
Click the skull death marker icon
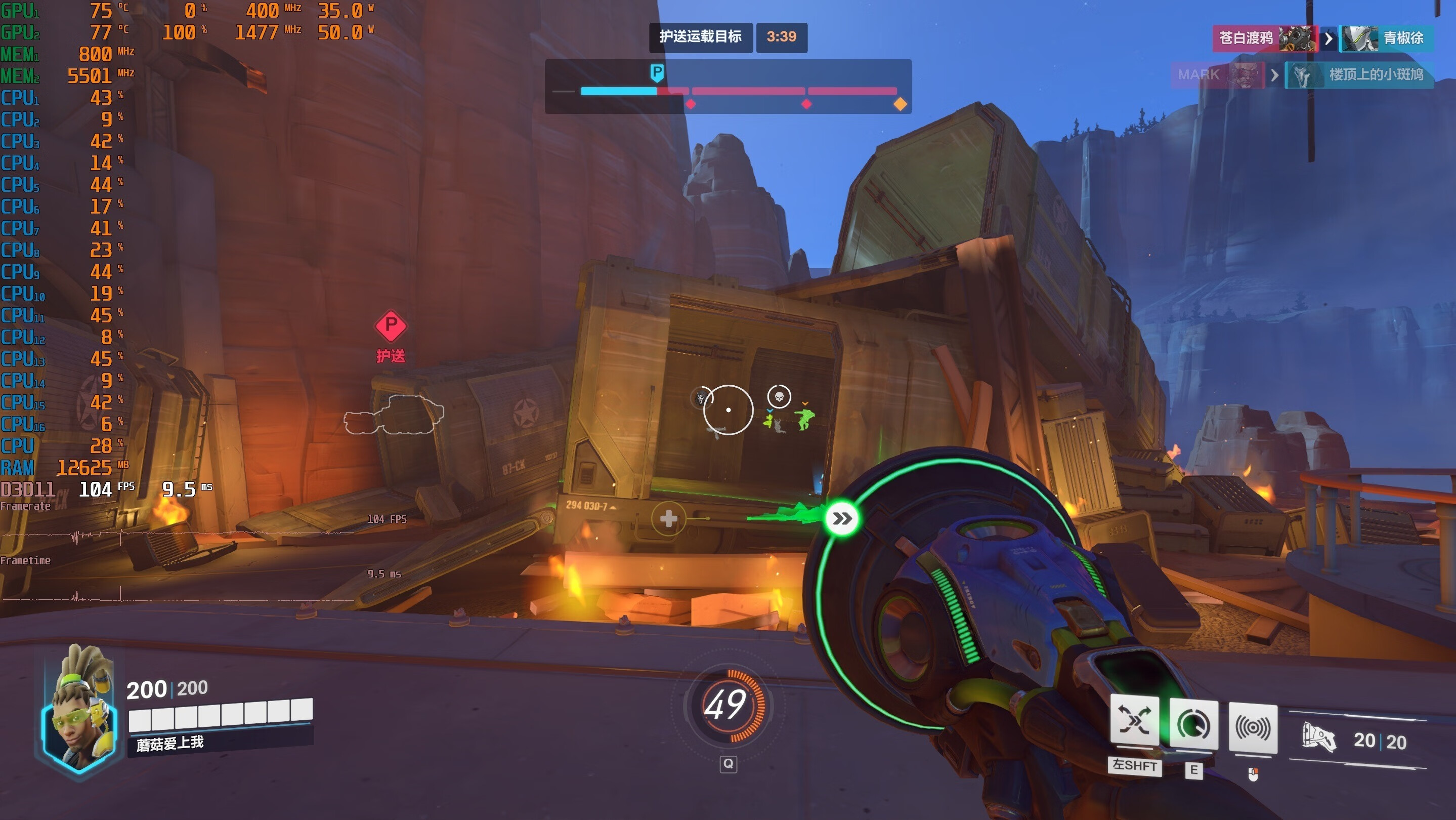point(779,396)
